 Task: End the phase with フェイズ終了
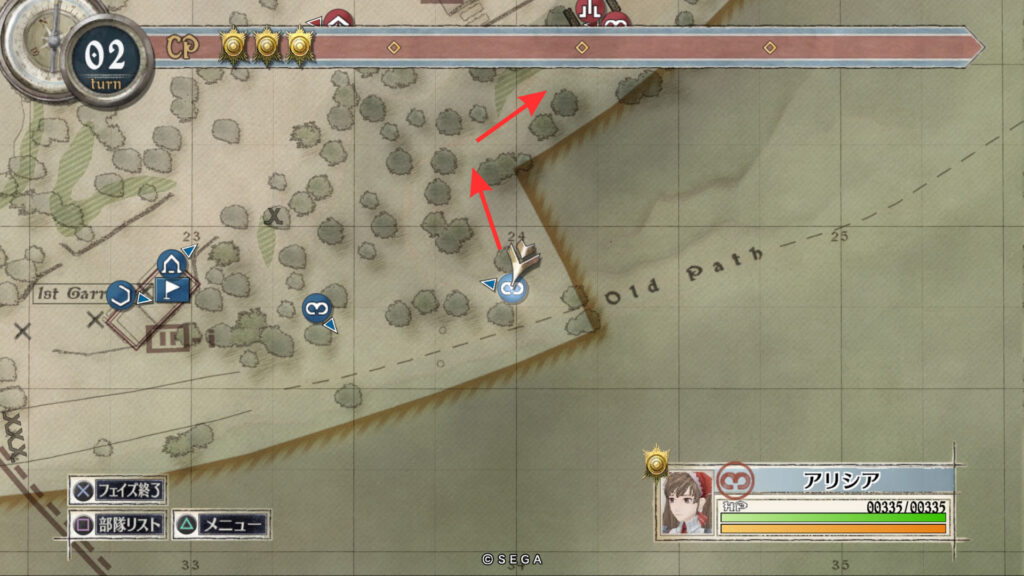point(118,491)
